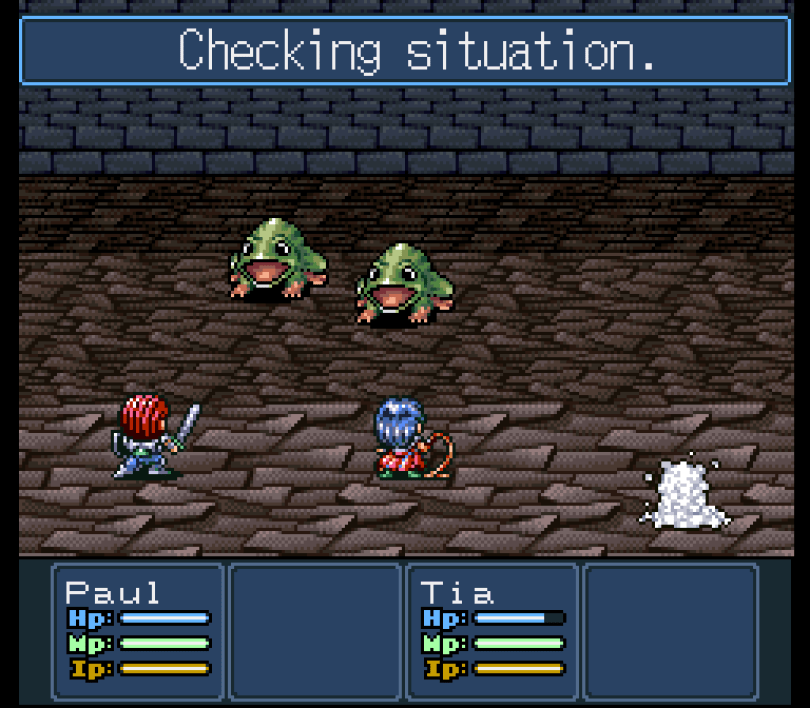
Task: Select Tia's party status panel
Action: [x=492, y=630]
